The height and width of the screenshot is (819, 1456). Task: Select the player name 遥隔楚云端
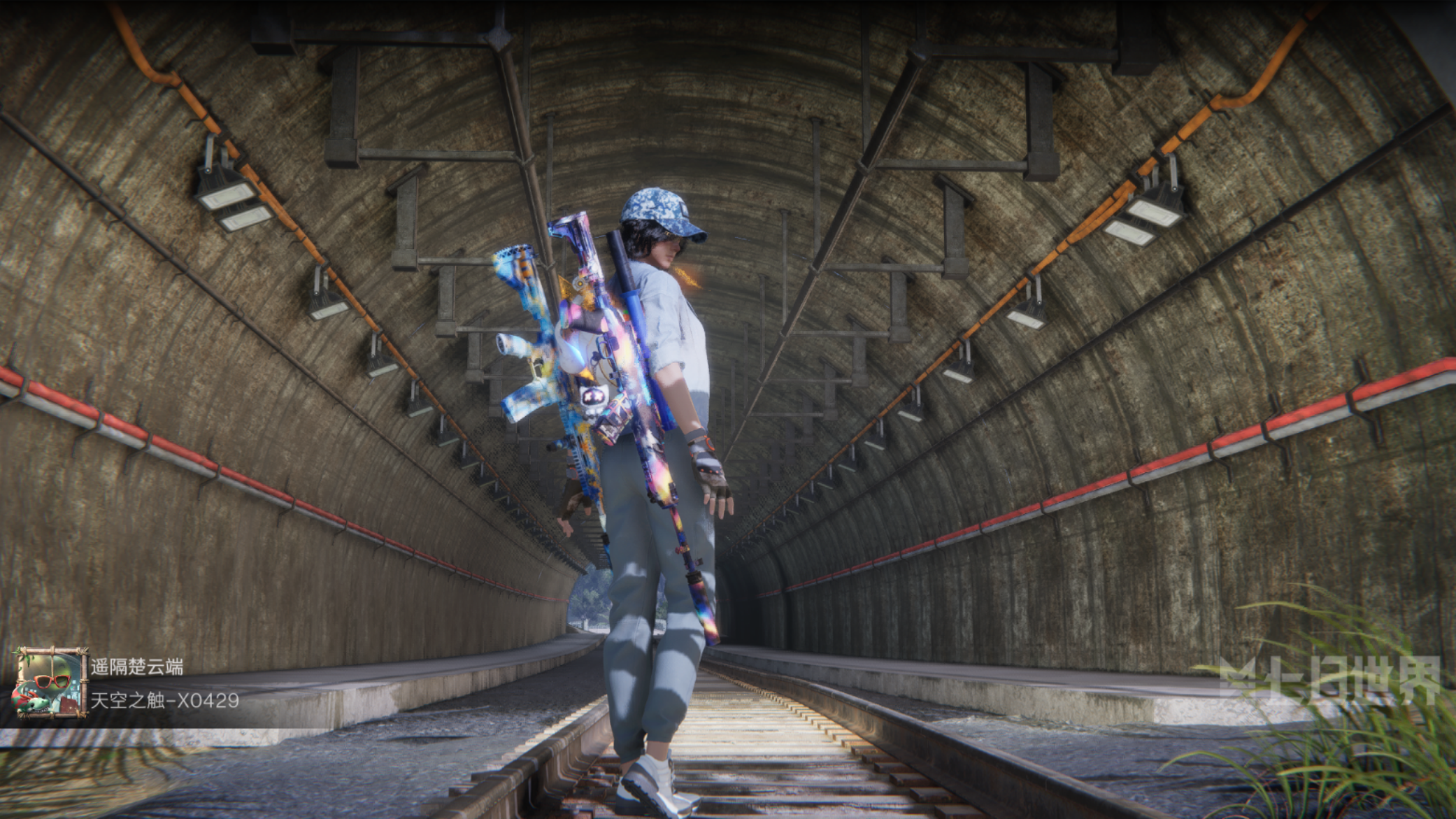pos(137,667)
